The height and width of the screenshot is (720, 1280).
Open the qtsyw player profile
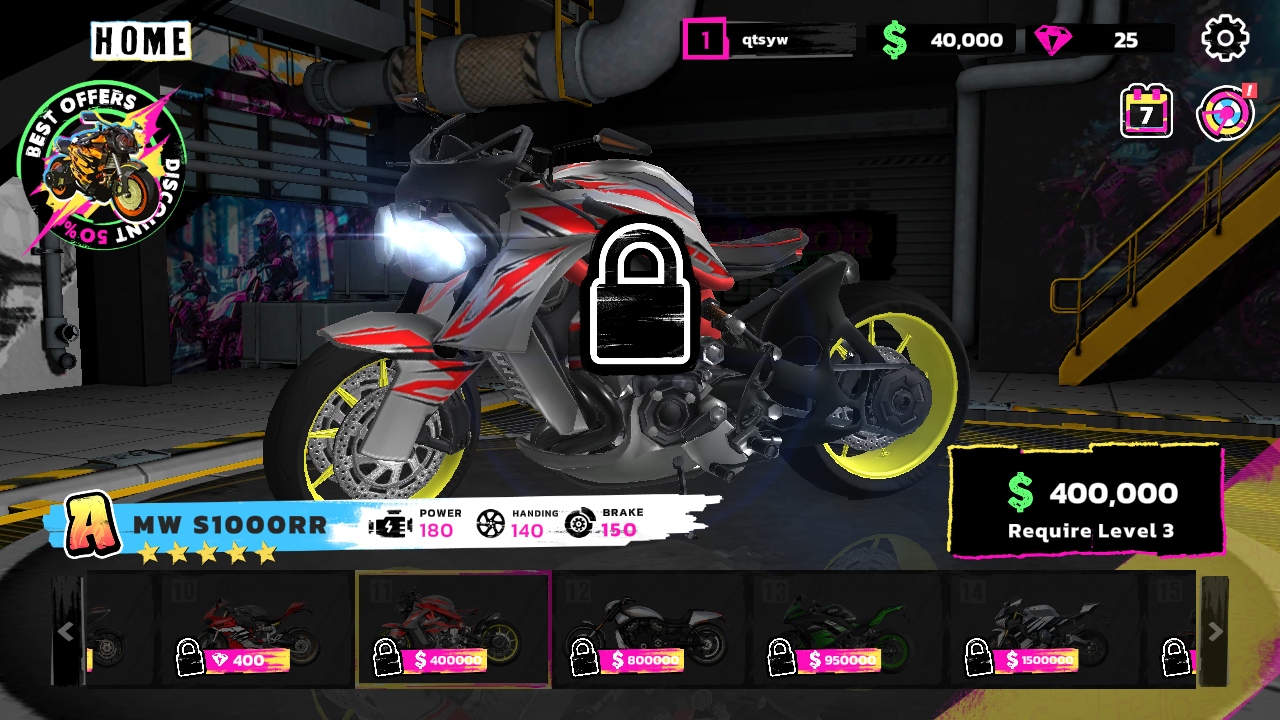coord(770,40)
